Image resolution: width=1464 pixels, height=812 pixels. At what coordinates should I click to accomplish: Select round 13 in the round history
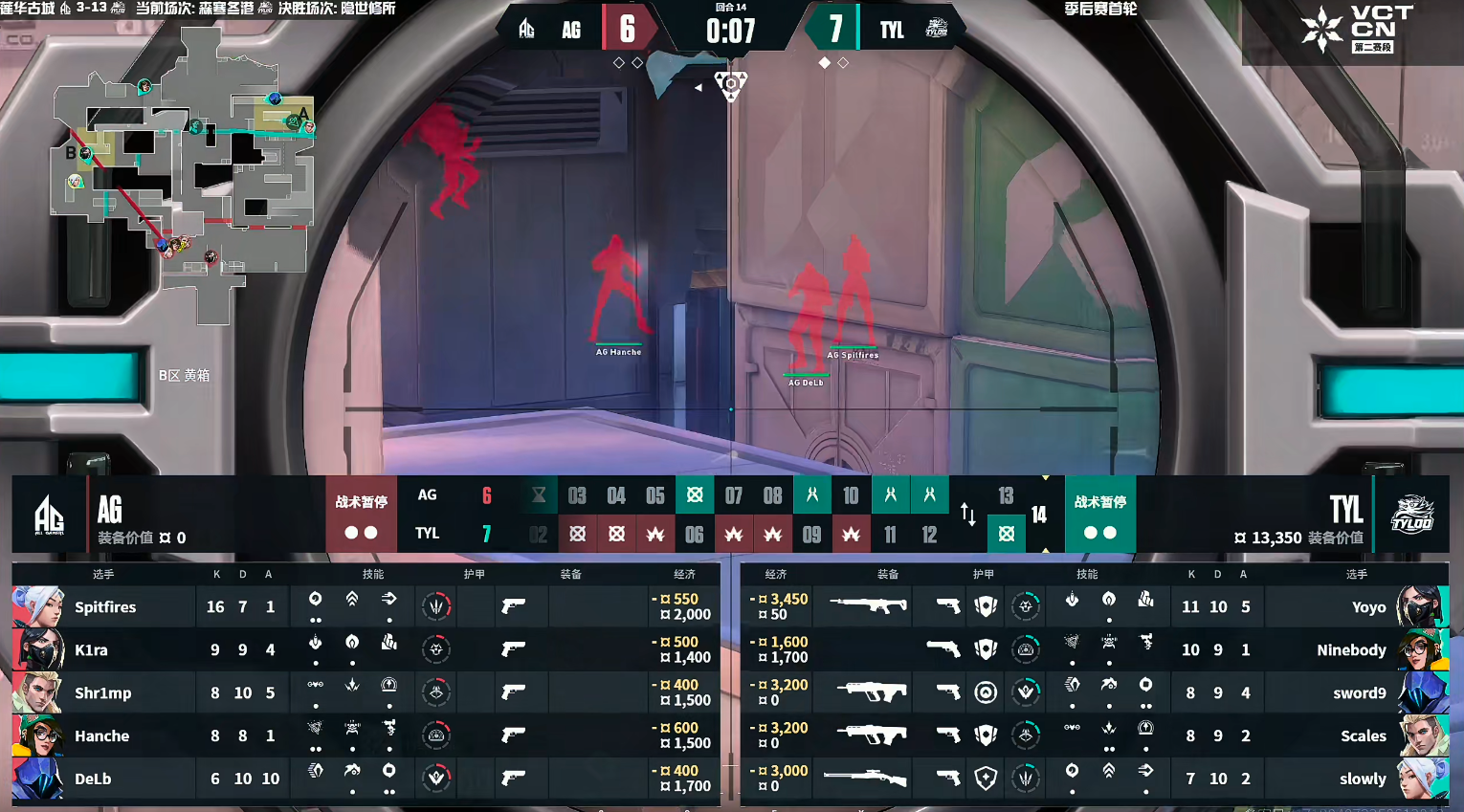(1006, 495)
